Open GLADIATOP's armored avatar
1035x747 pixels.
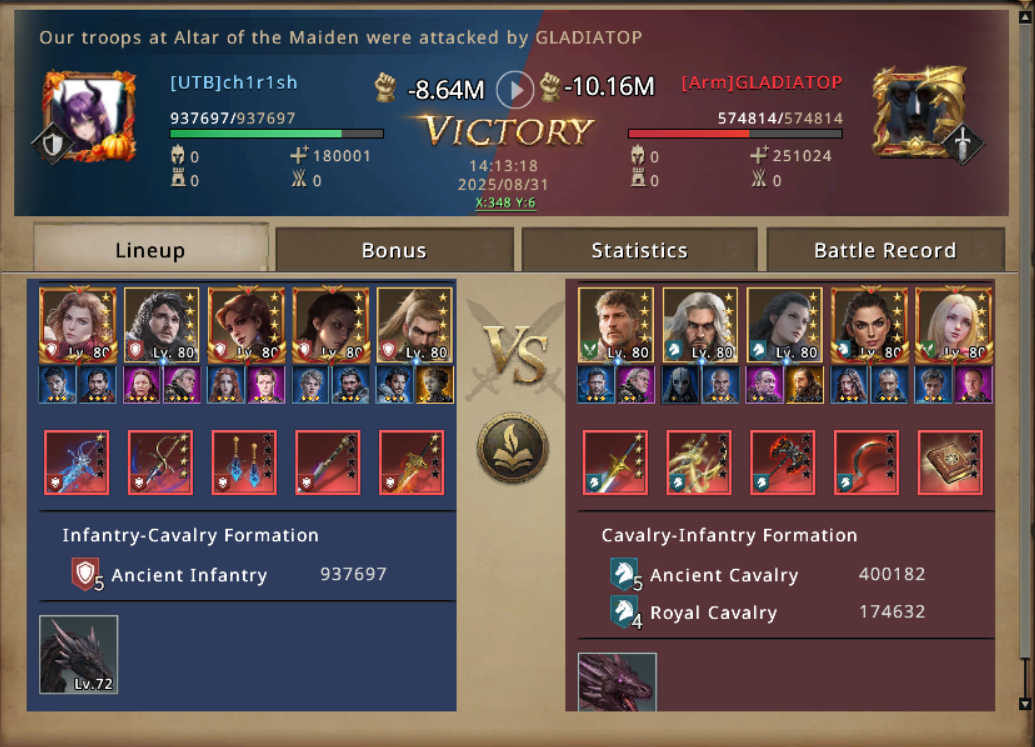919,113
